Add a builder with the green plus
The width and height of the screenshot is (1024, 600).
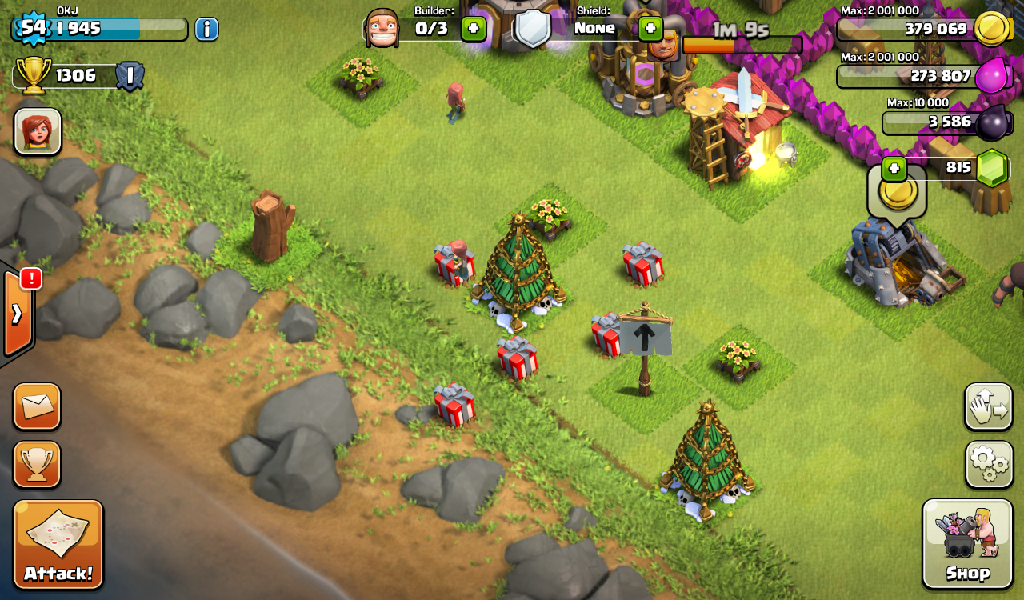[x=474, y=28]
